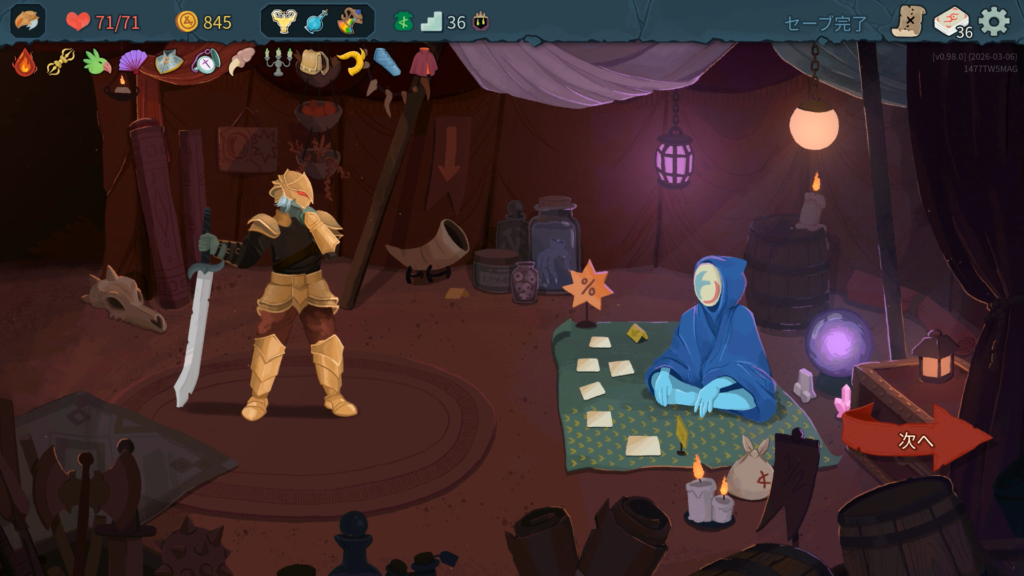Screen dimensions: 1024x576
Task: Inspect the red flame relic
Action: 25,62
